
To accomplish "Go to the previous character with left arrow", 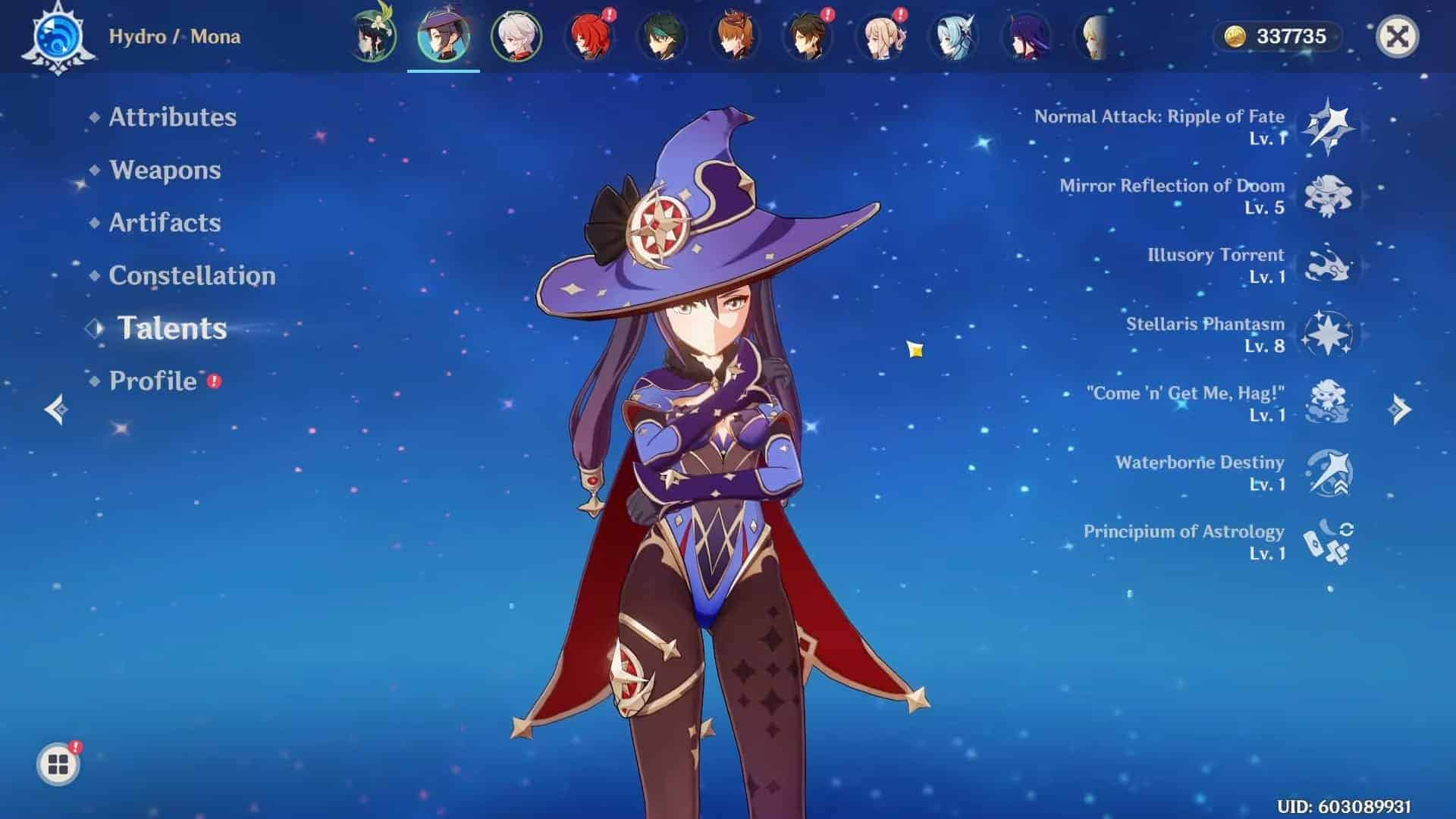I will pyautogui.click(x=56, y=409).
